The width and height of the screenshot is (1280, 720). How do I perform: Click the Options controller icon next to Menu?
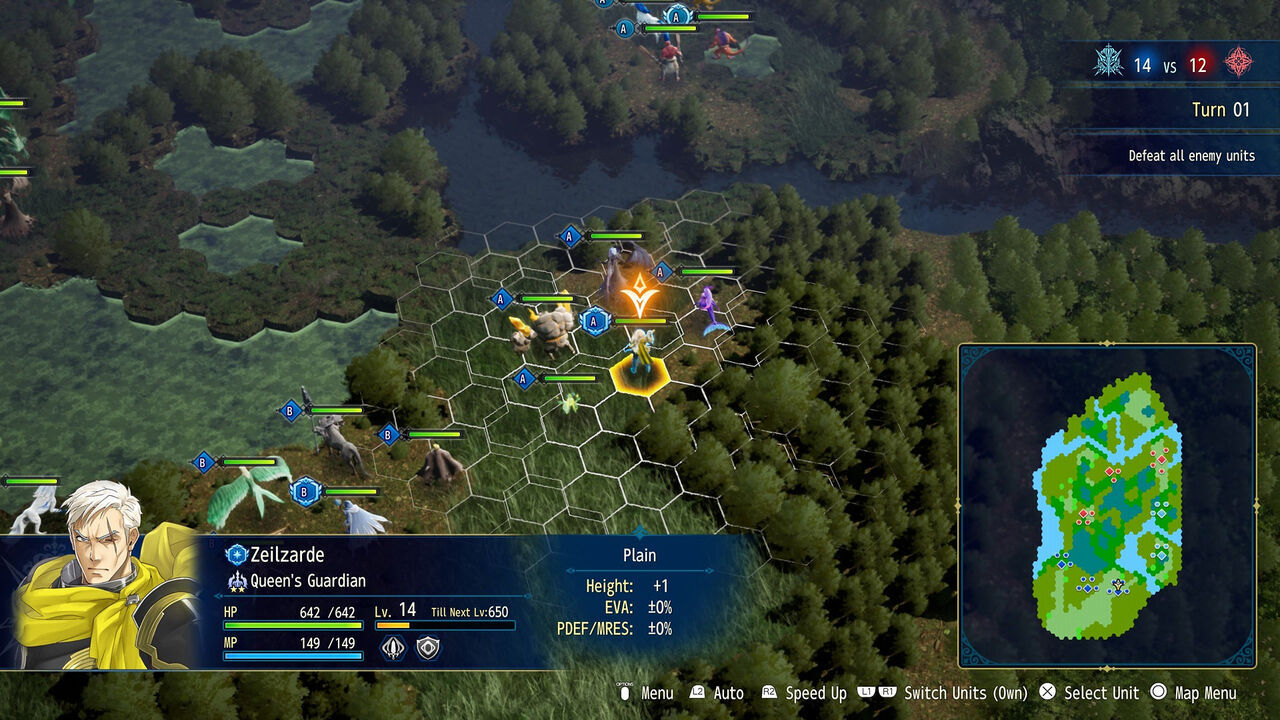(x=626, y=692)
